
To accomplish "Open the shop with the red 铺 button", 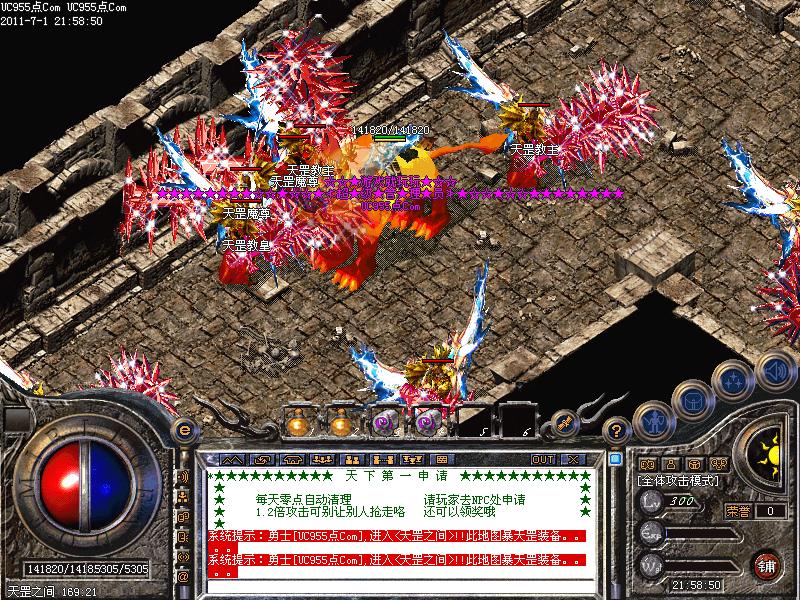I will [x=767, y=564].
